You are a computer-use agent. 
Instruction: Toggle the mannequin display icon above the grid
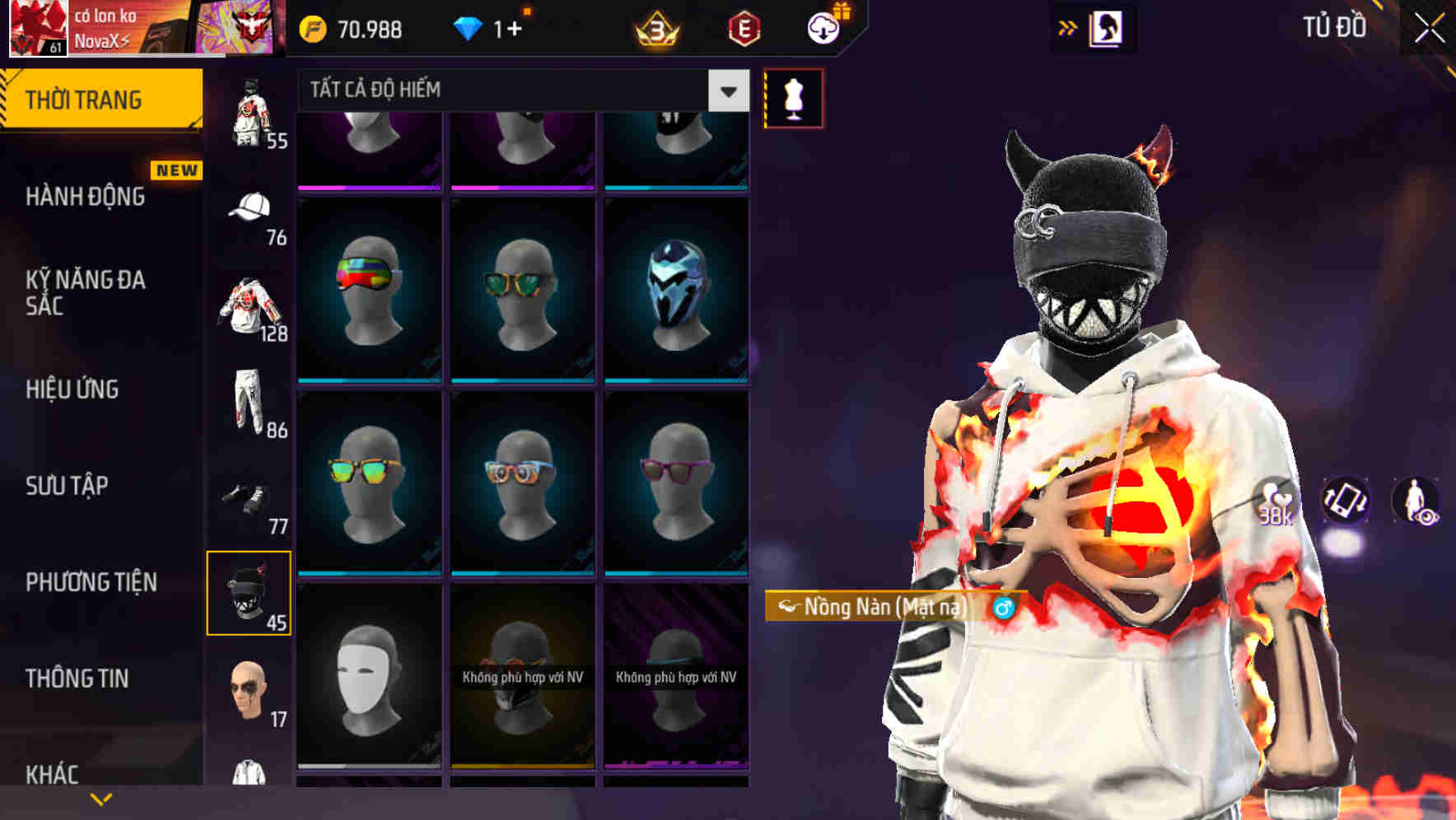pyautogui.click(x=792, y=96)
